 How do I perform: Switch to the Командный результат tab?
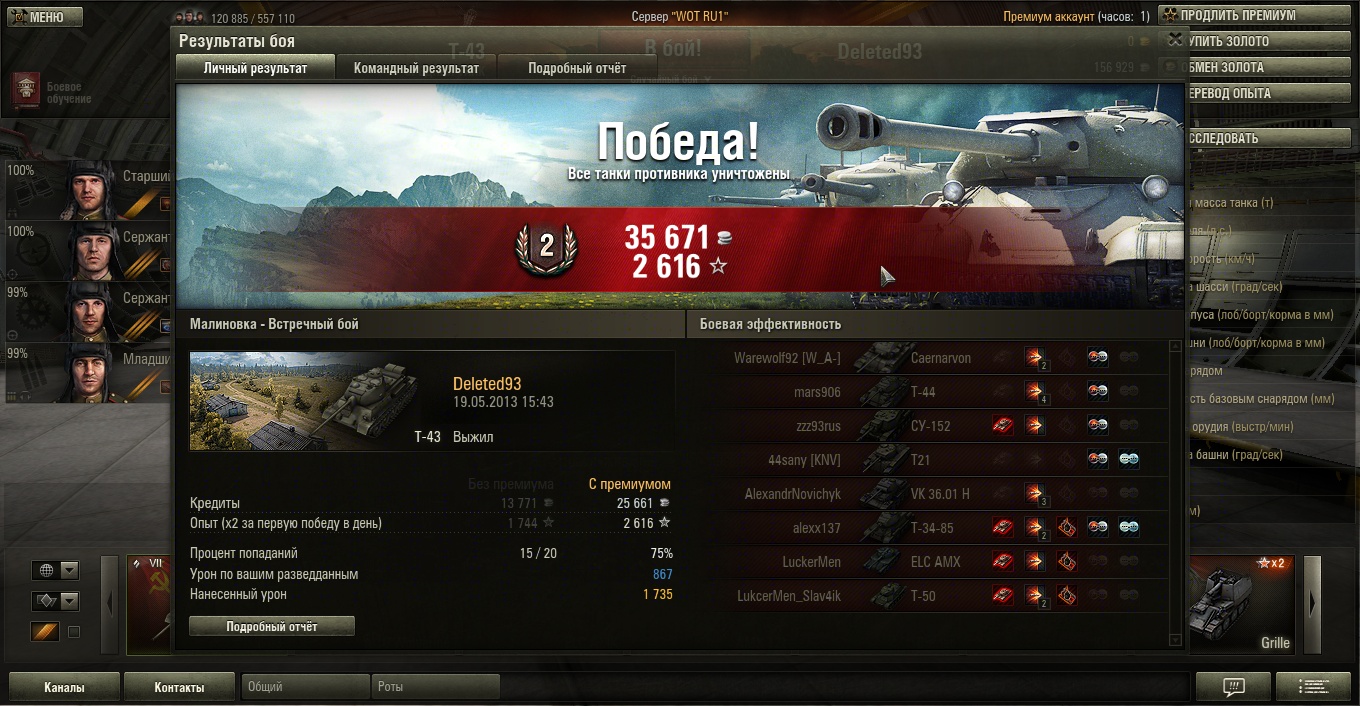tap(416, 68)
